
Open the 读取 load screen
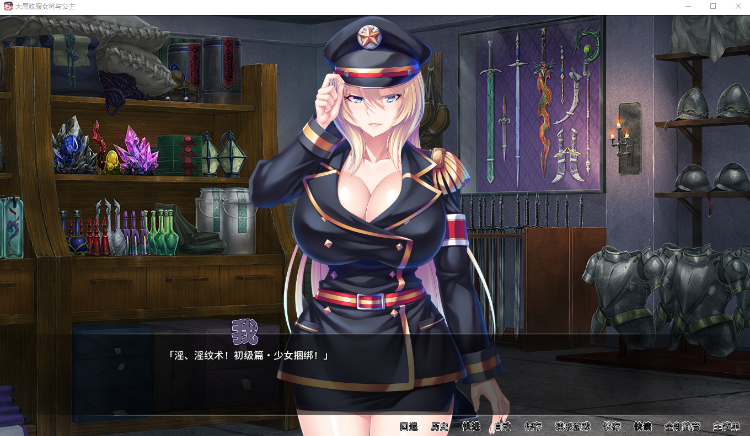(x=612, y=426)
